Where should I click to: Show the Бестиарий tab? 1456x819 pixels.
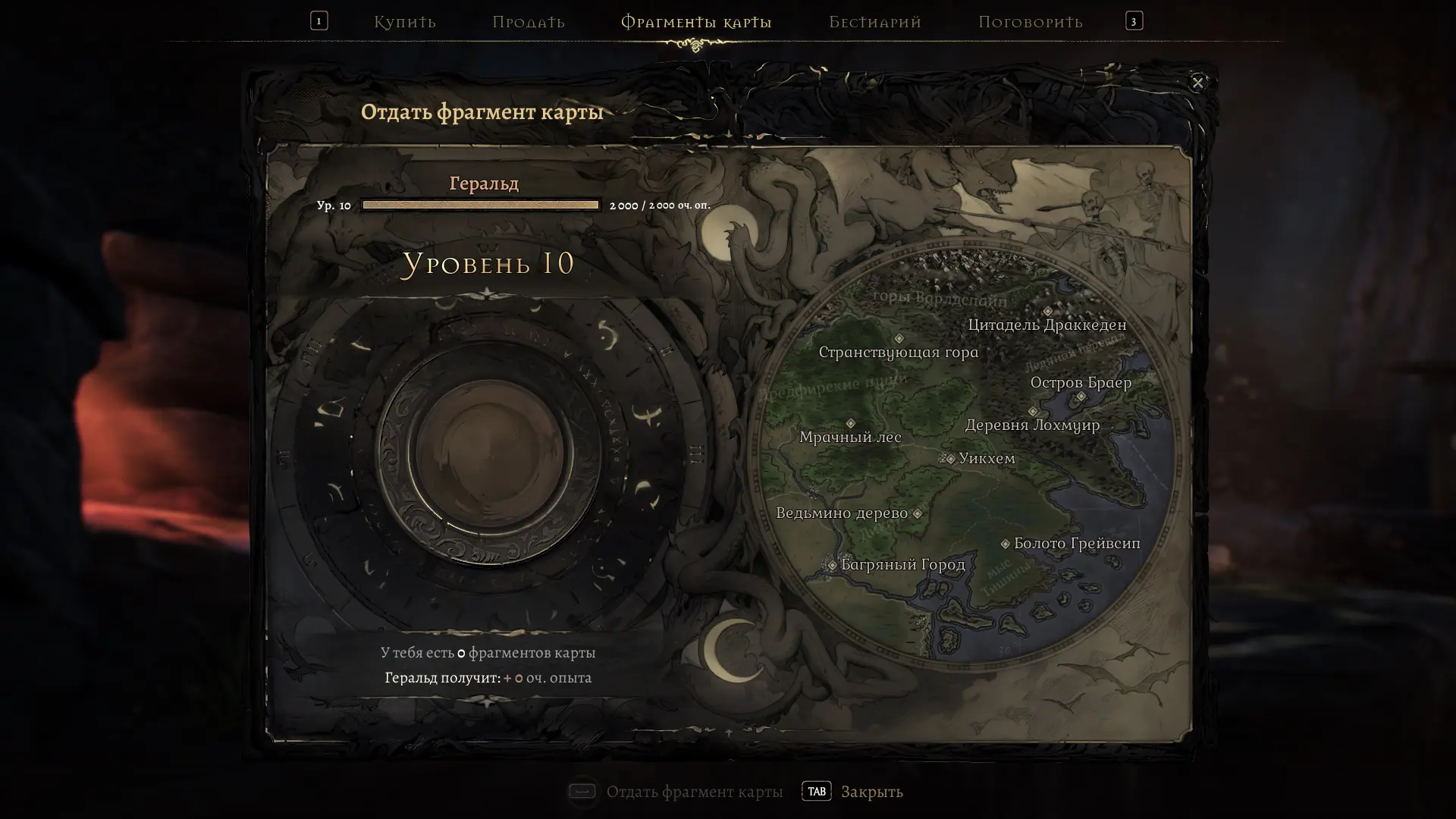click(x=875, y=22)
